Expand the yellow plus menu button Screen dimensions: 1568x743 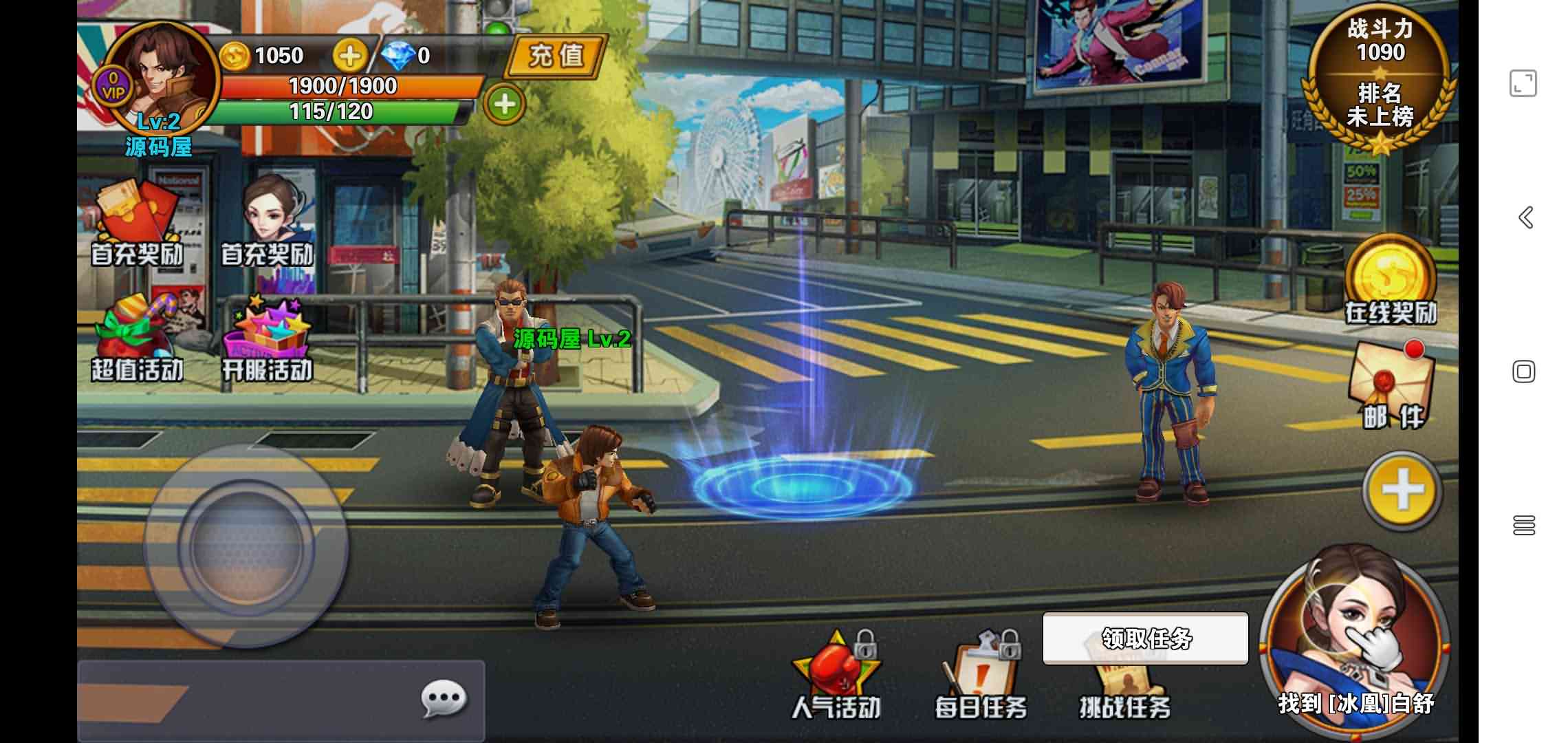coord(1402,491)
